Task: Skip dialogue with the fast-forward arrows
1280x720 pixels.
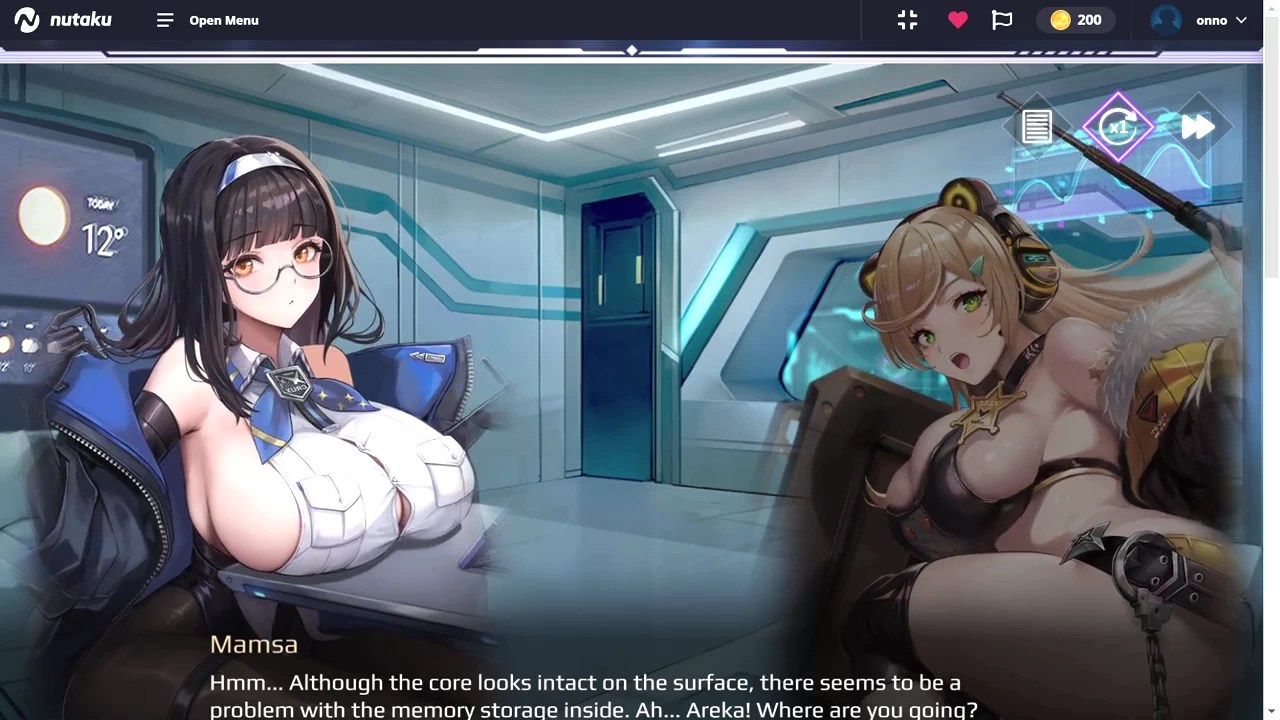Action: point(1197,127)
